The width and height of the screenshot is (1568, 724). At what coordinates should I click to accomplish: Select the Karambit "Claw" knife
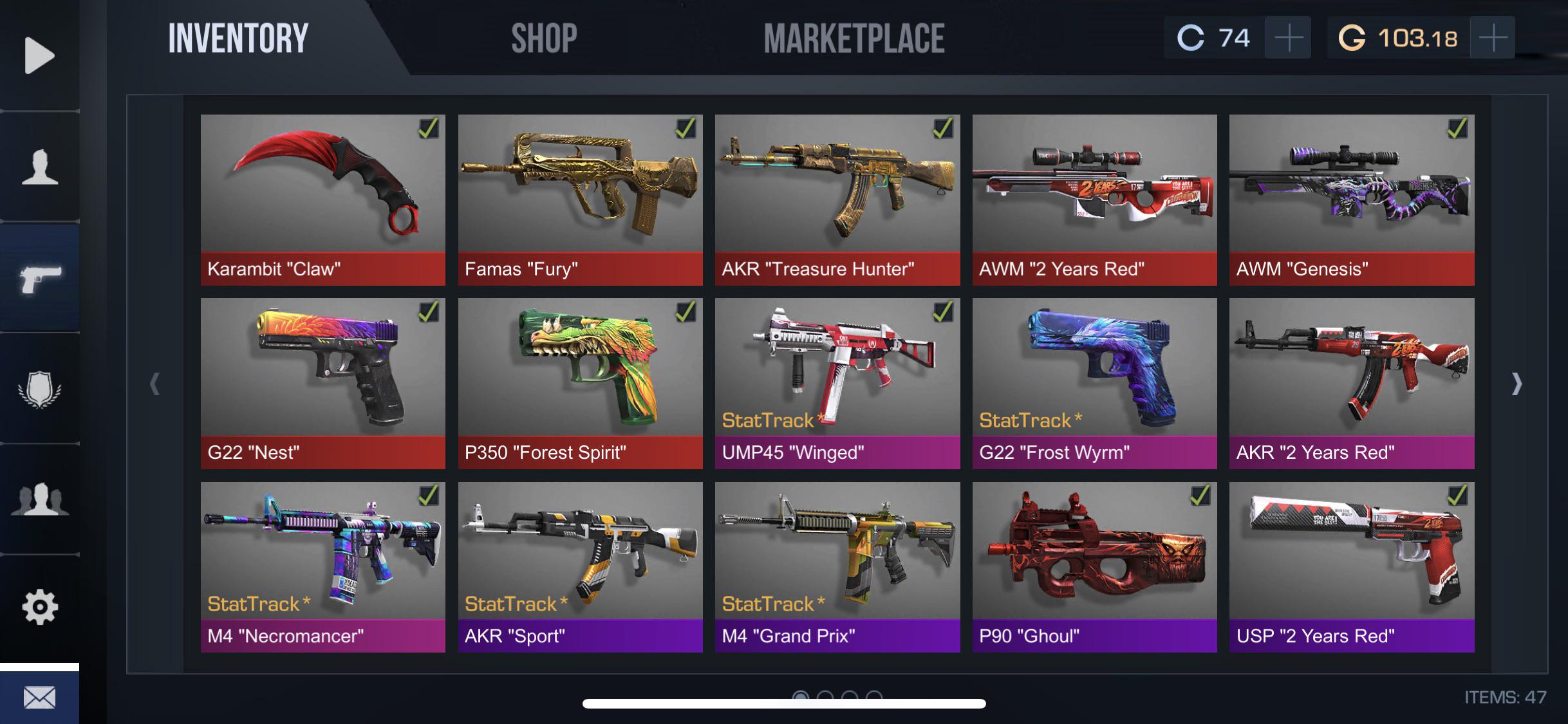322,200
